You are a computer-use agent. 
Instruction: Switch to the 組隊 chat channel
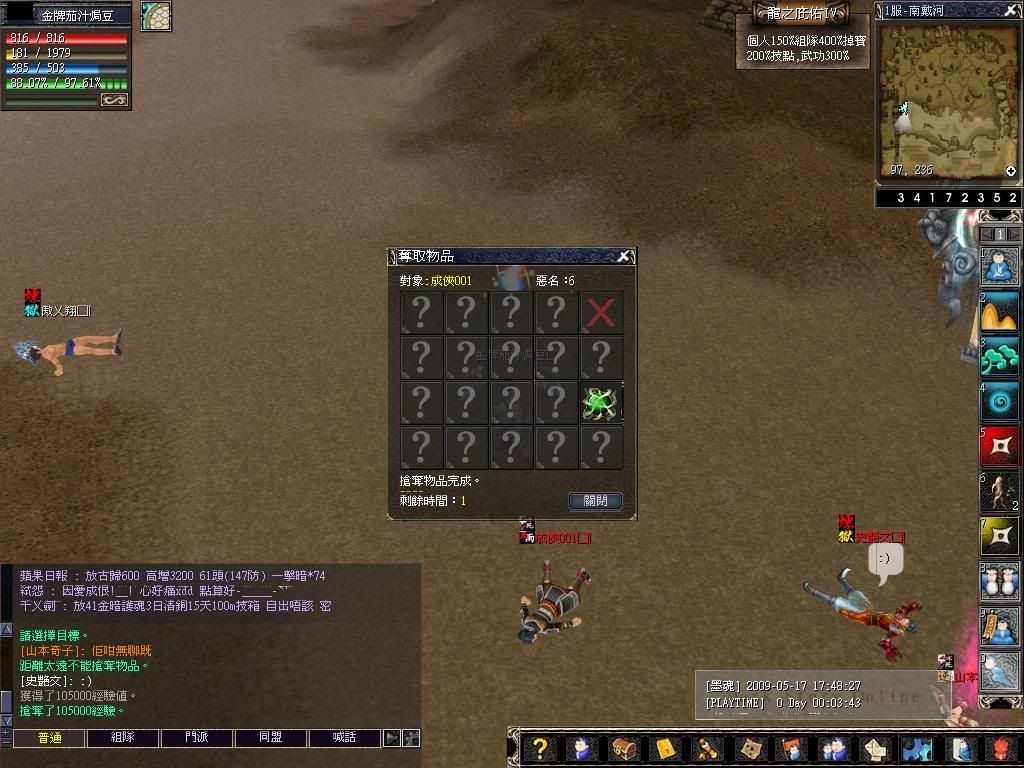point(123,738)
